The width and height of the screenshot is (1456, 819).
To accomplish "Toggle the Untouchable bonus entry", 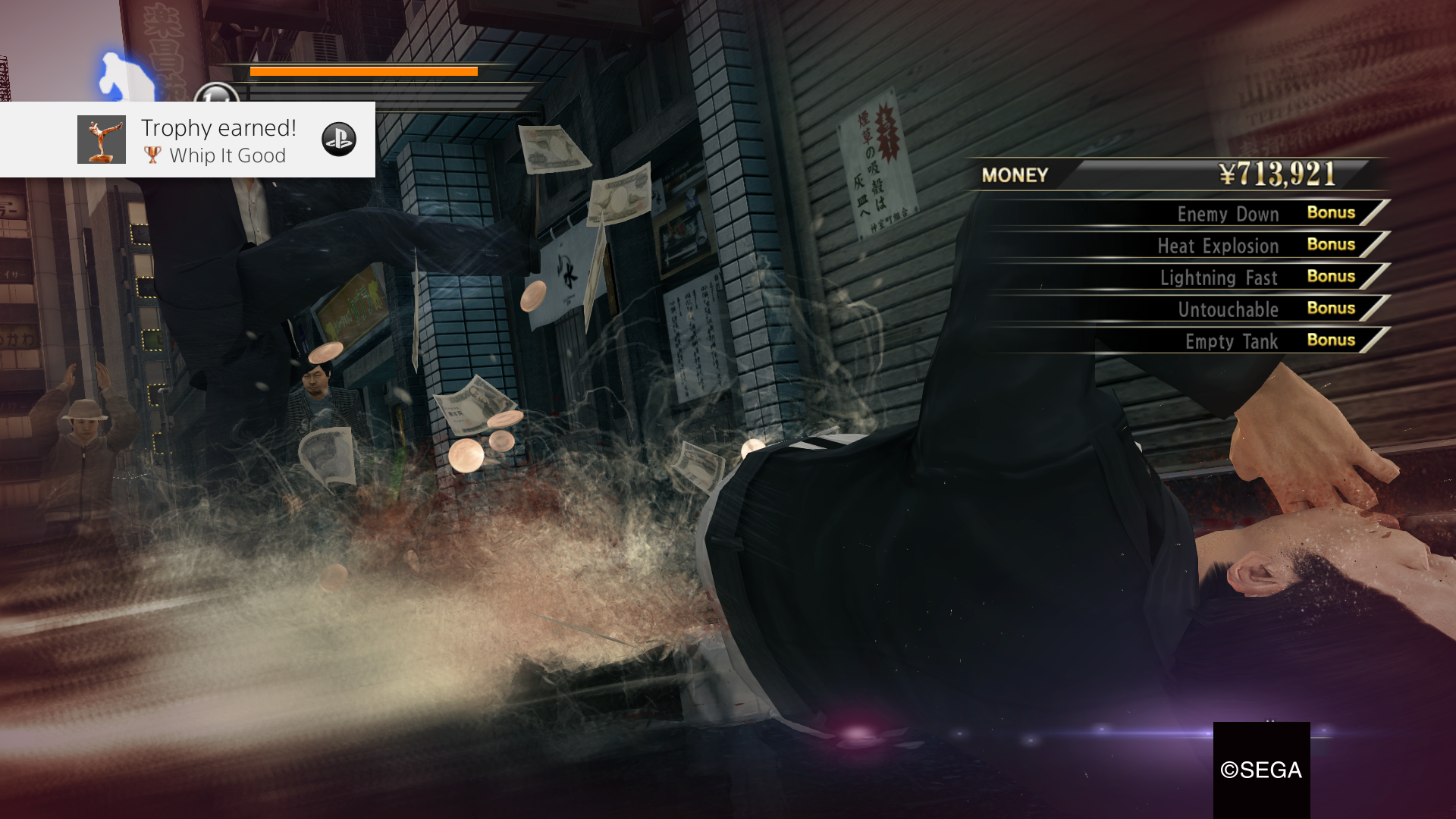I will click(1227, 309).
